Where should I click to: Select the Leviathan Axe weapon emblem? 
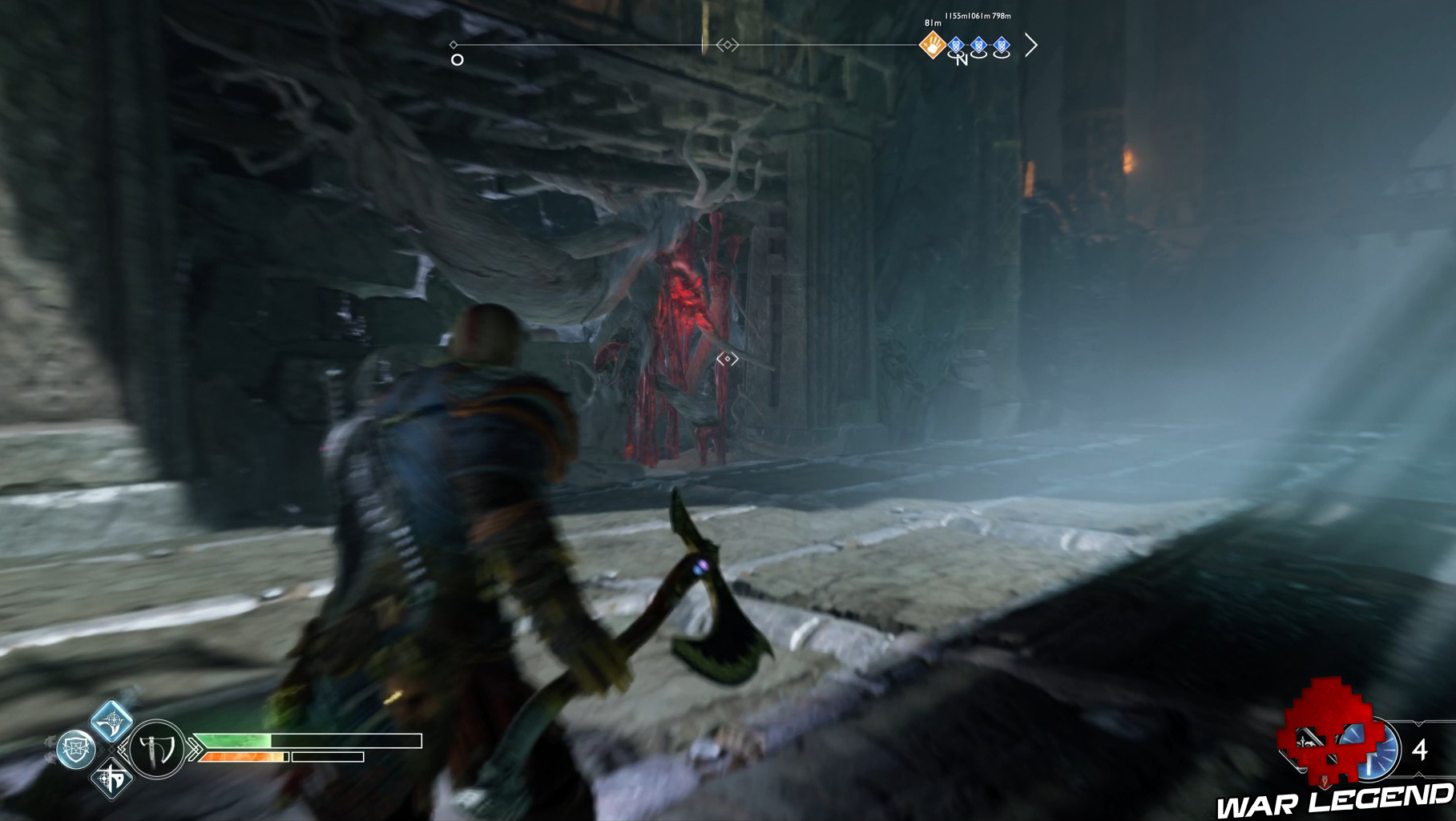[156, 749]
